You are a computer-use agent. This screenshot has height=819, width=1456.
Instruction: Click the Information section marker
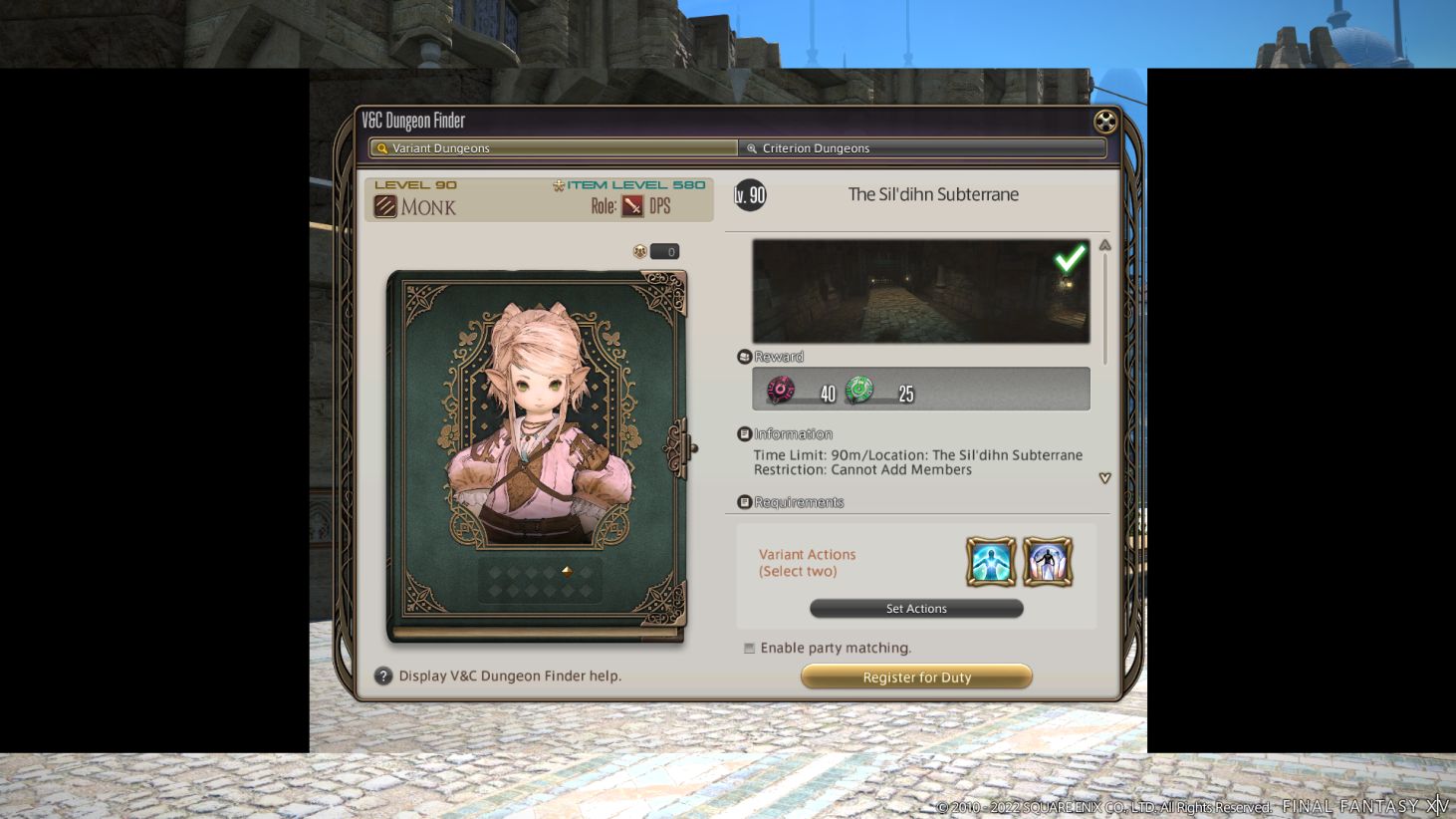(x=745, y=432)
